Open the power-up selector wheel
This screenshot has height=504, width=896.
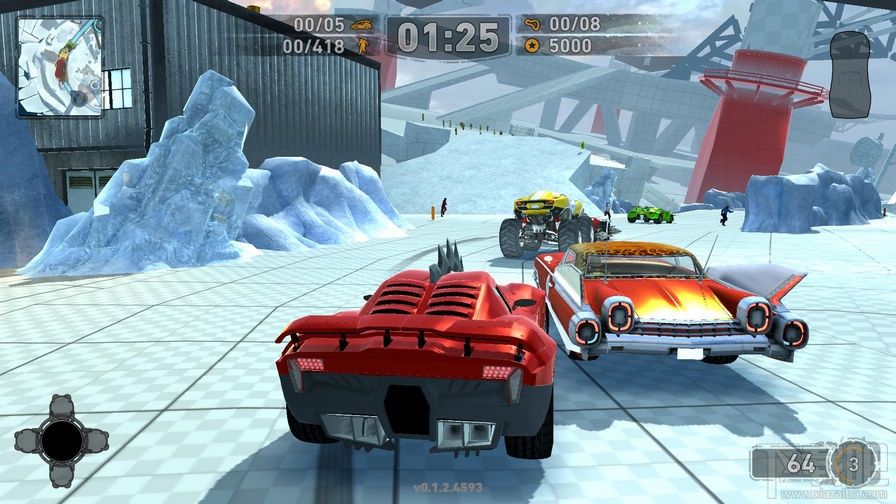click(x=62, y=440)
